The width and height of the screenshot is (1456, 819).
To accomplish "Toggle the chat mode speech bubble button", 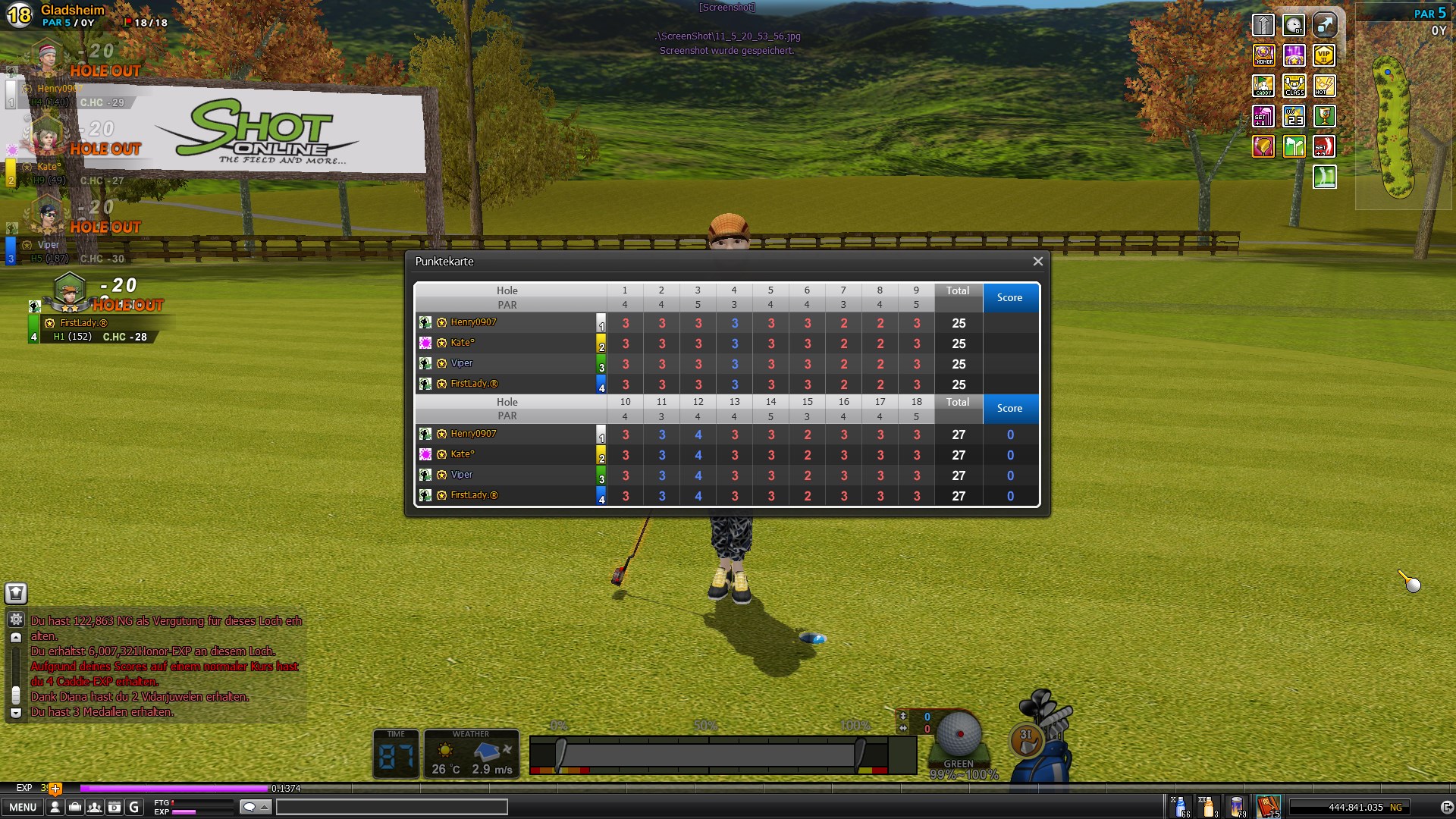I will point(255,807).
